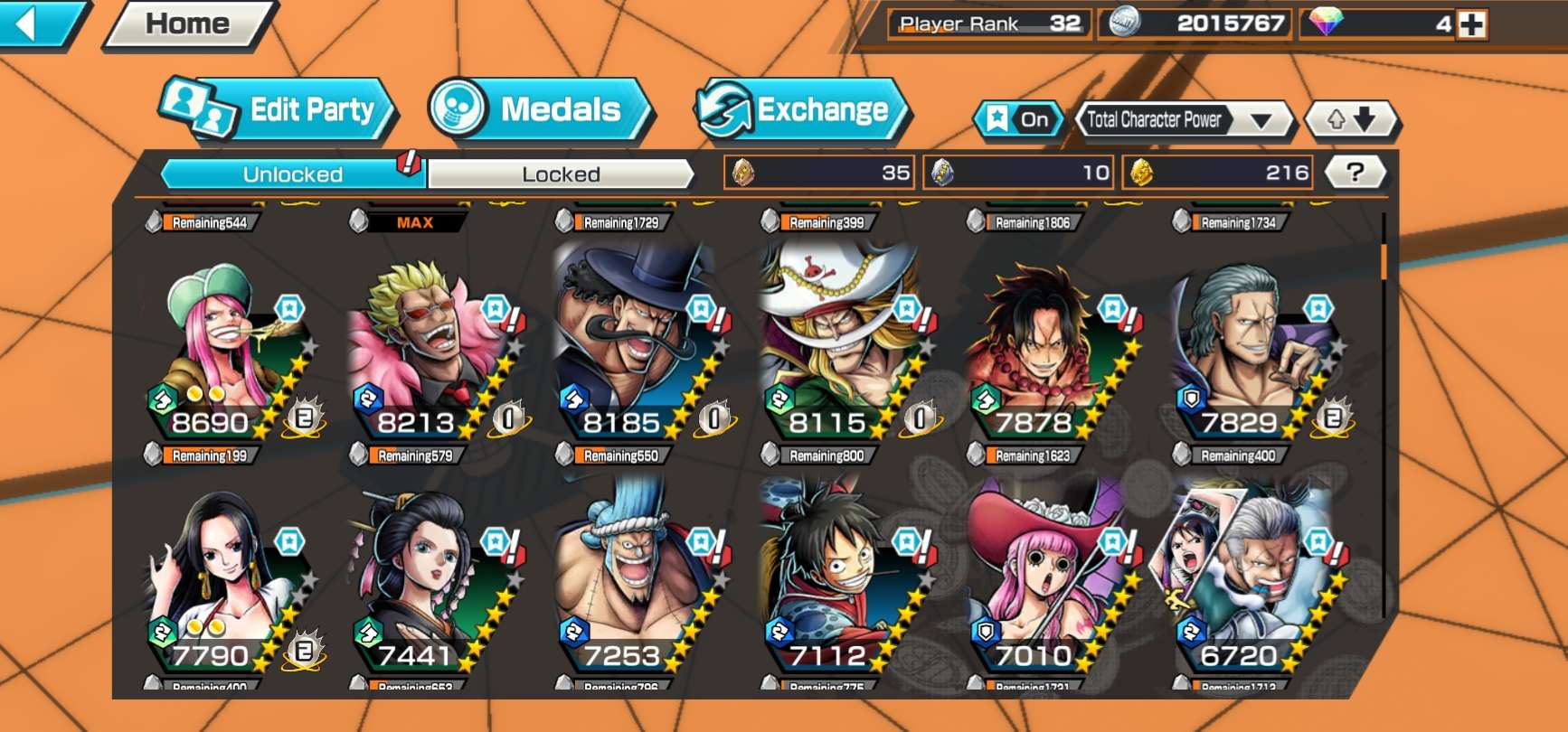The height and width of the screenshot is (732, 1568).
Task: Return to the Home screen
Action: (188, 23)
